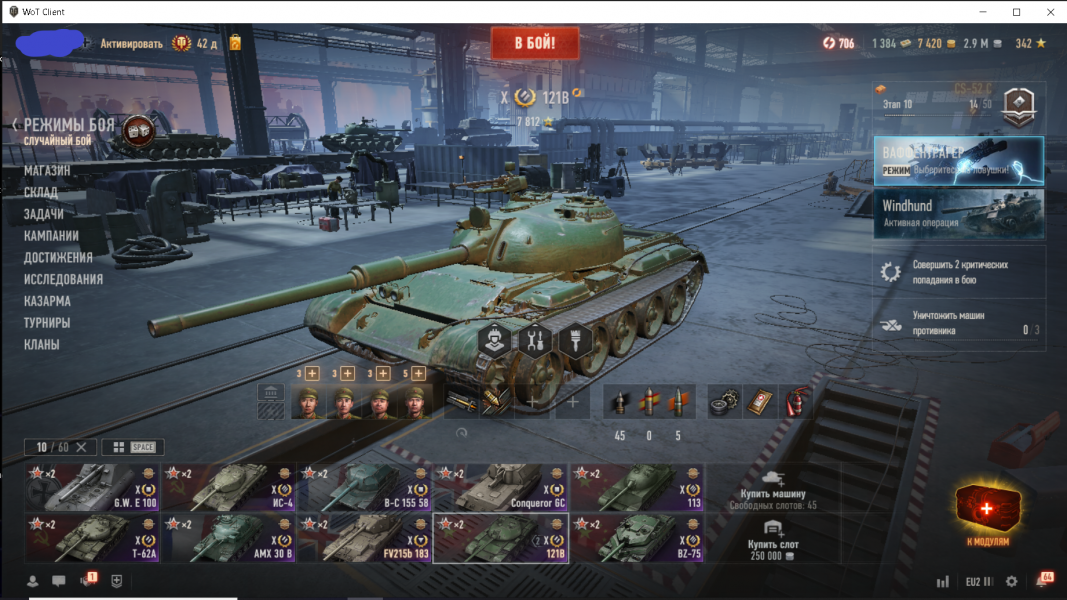Choose the FV215b 183 tank card

(x=364, y=538)
